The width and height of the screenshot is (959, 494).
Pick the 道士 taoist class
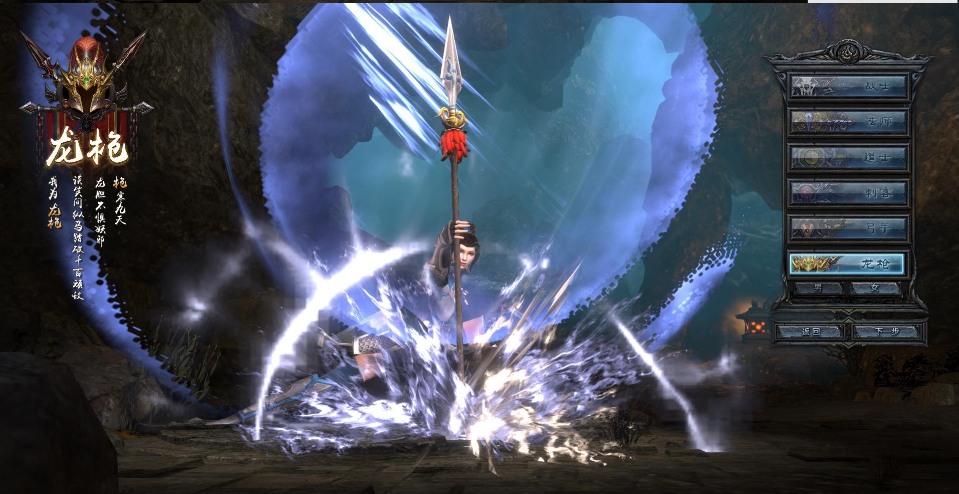click(x=848, y=157)
